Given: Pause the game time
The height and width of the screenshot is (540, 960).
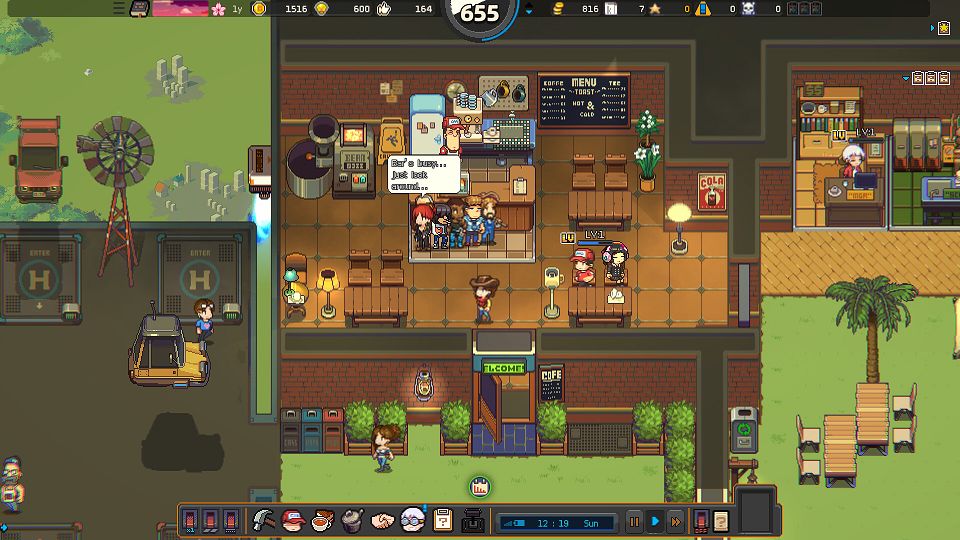Looking at the screenshot, I should tap(634, 521).
